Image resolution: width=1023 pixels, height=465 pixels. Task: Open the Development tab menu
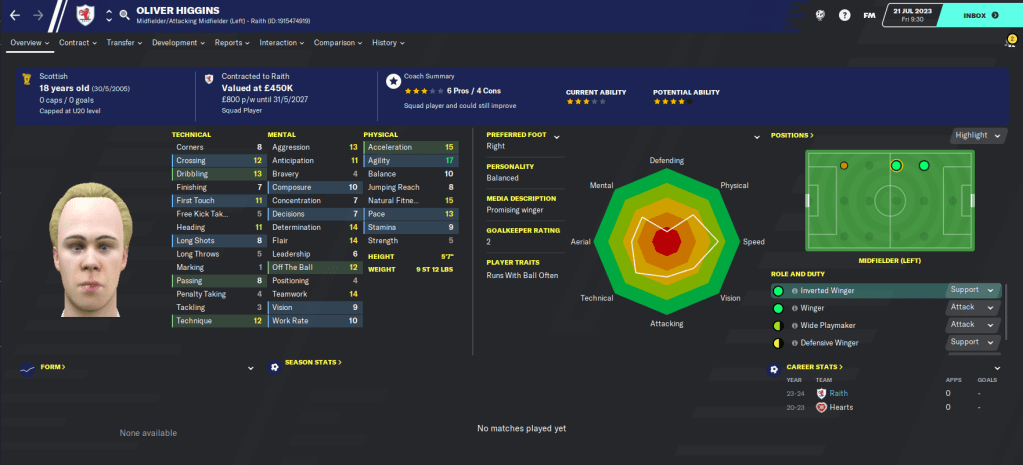click(x=178, y=43)
